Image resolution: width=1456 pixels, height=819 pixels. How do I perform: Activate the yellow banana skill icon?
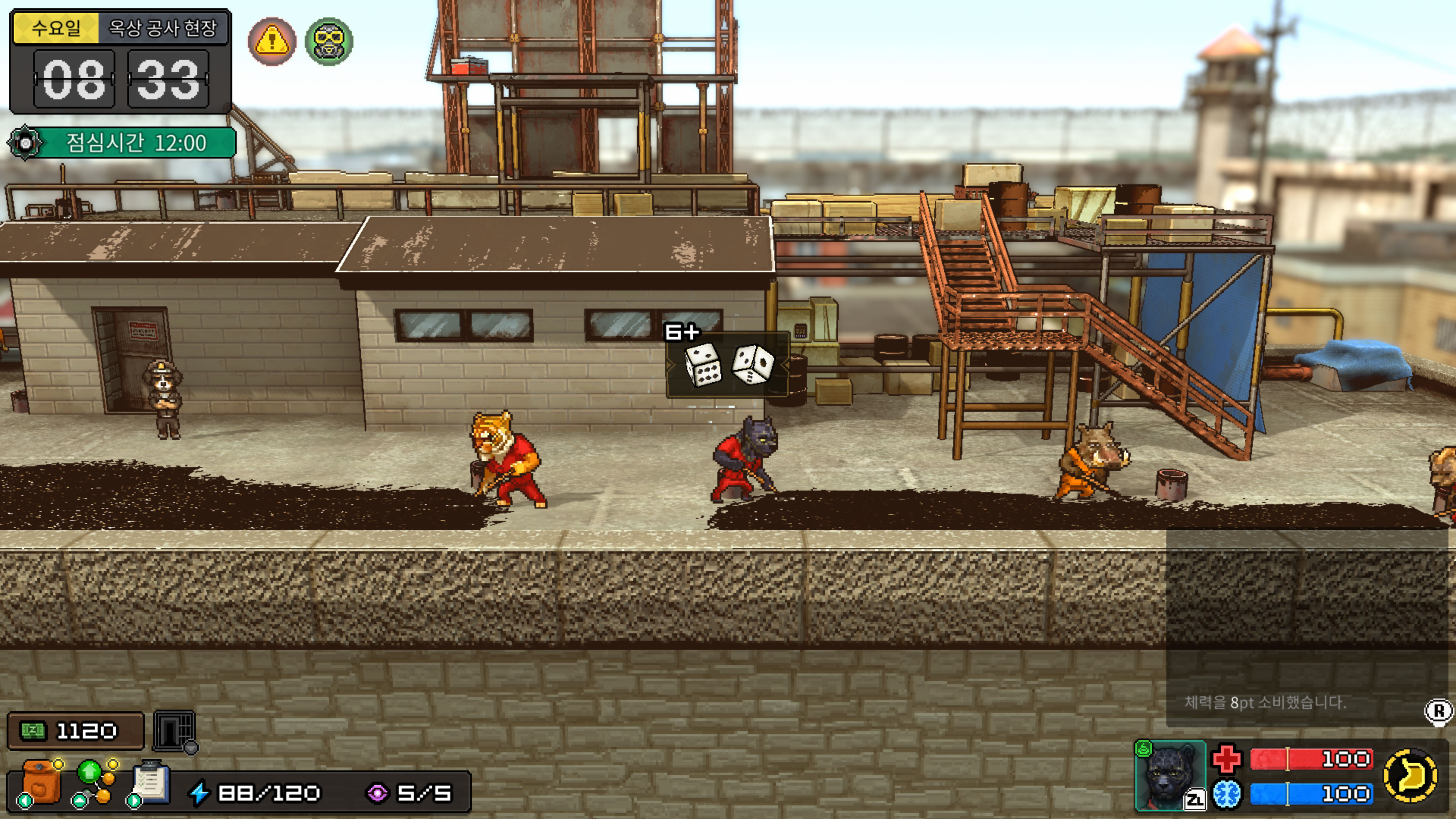[1410, 775]
